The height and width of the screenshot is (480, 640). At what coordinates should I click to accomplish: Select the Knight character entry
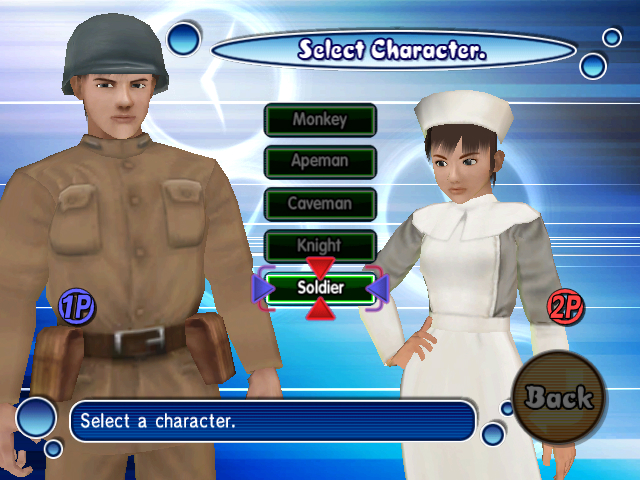tap(320, 245)
